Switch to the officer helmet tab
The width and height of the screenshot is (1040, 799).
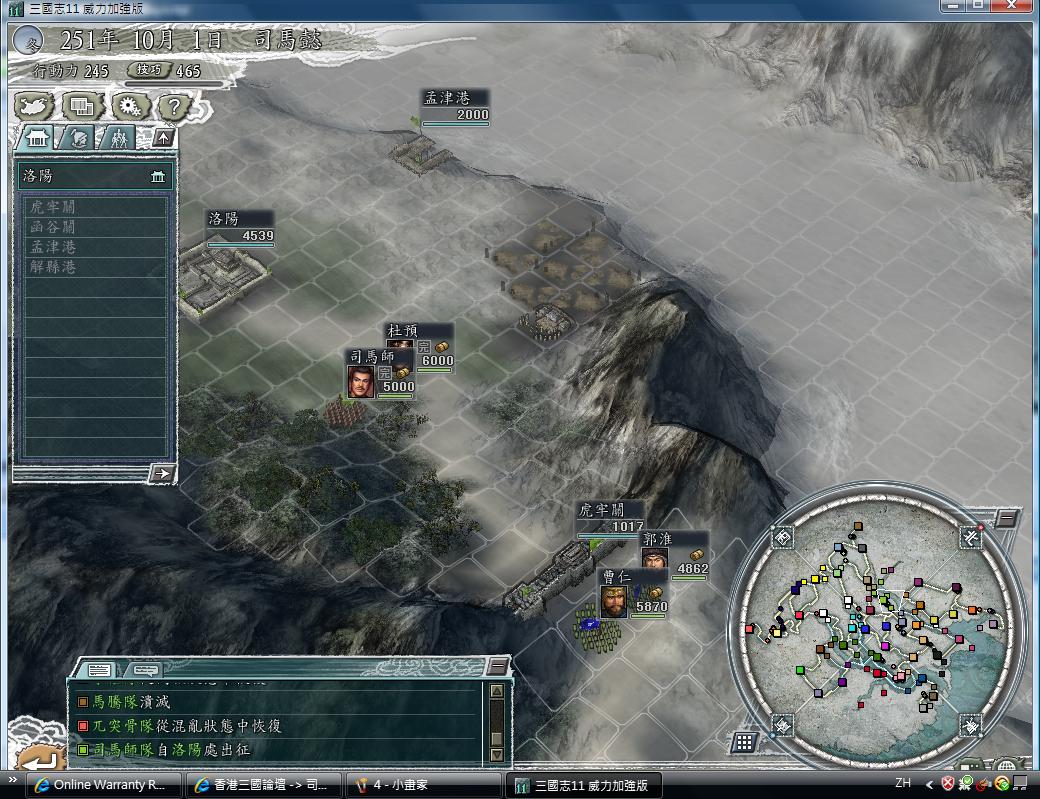coord(80,137)
